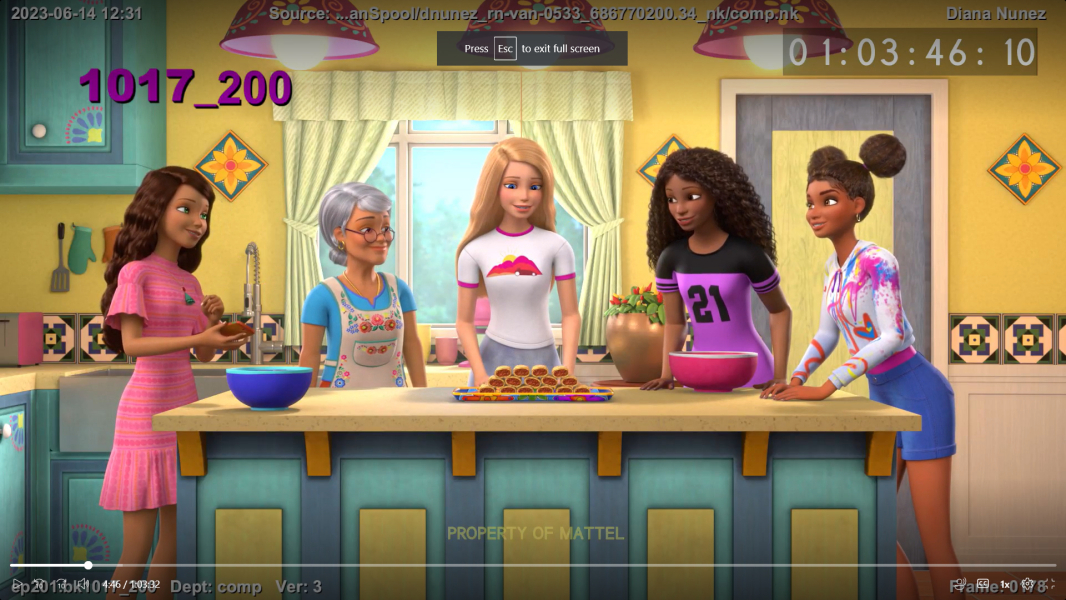
Task: Click the video progress bar's playhead
Action: coord(88,565)
